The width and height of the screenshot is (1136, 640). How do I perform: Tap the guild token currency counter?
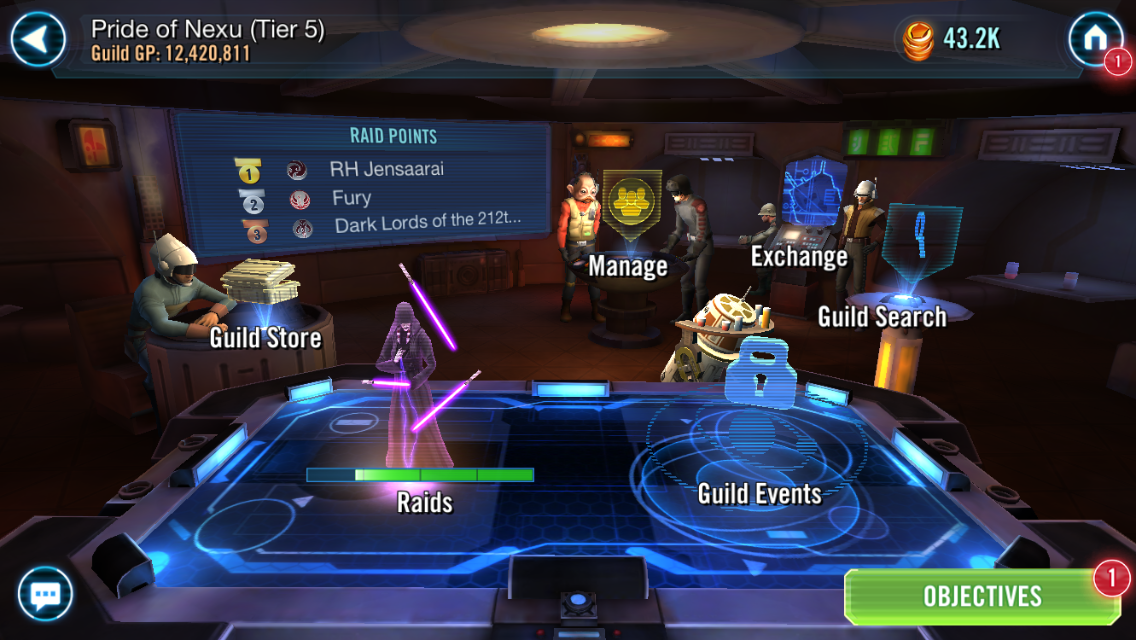coord(952,40)
